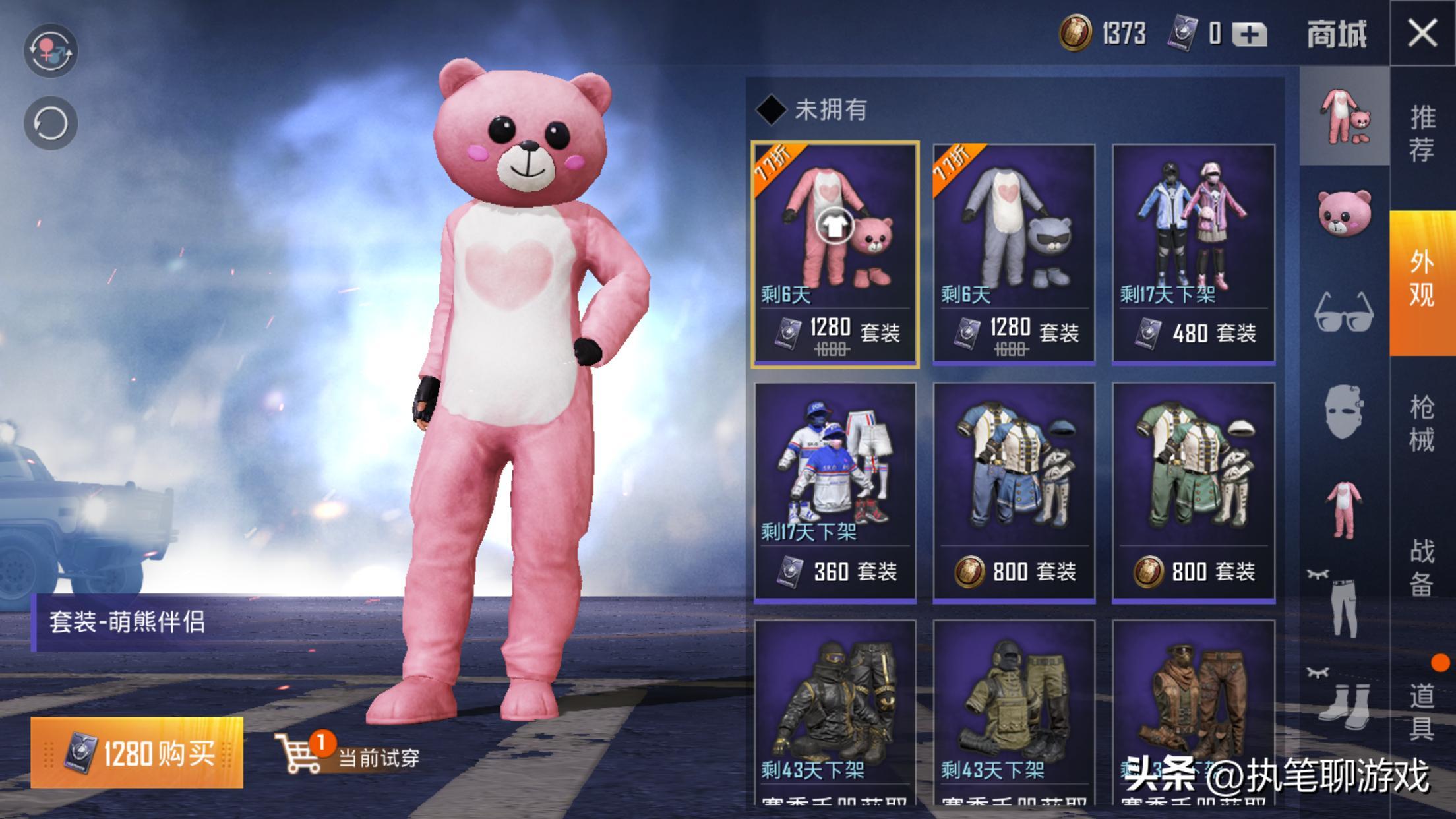1456x819 pixels.
Task: Pick the 480 couple jacket outfit
Action: (1194, 253)
